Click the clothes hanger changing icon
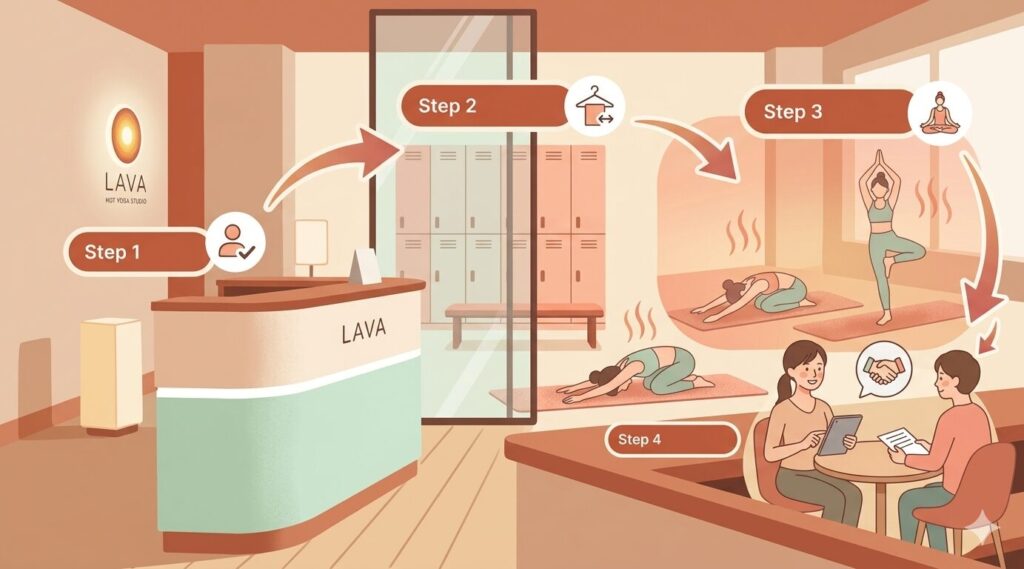The width and height of the screenshot is (1024, 569). click(x=595, y=109)
